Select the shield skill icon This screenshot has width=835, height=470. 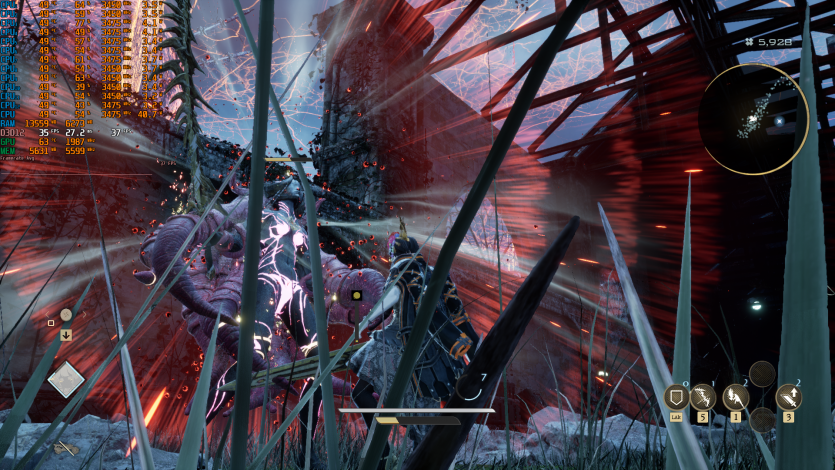676,397
